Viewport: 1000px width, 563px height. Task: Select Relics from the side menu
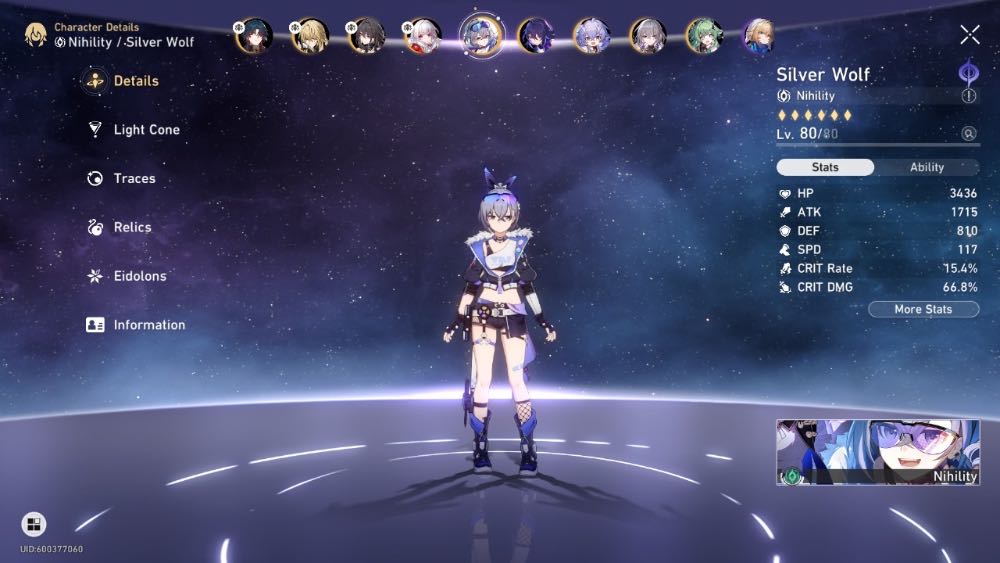[132, 227]
